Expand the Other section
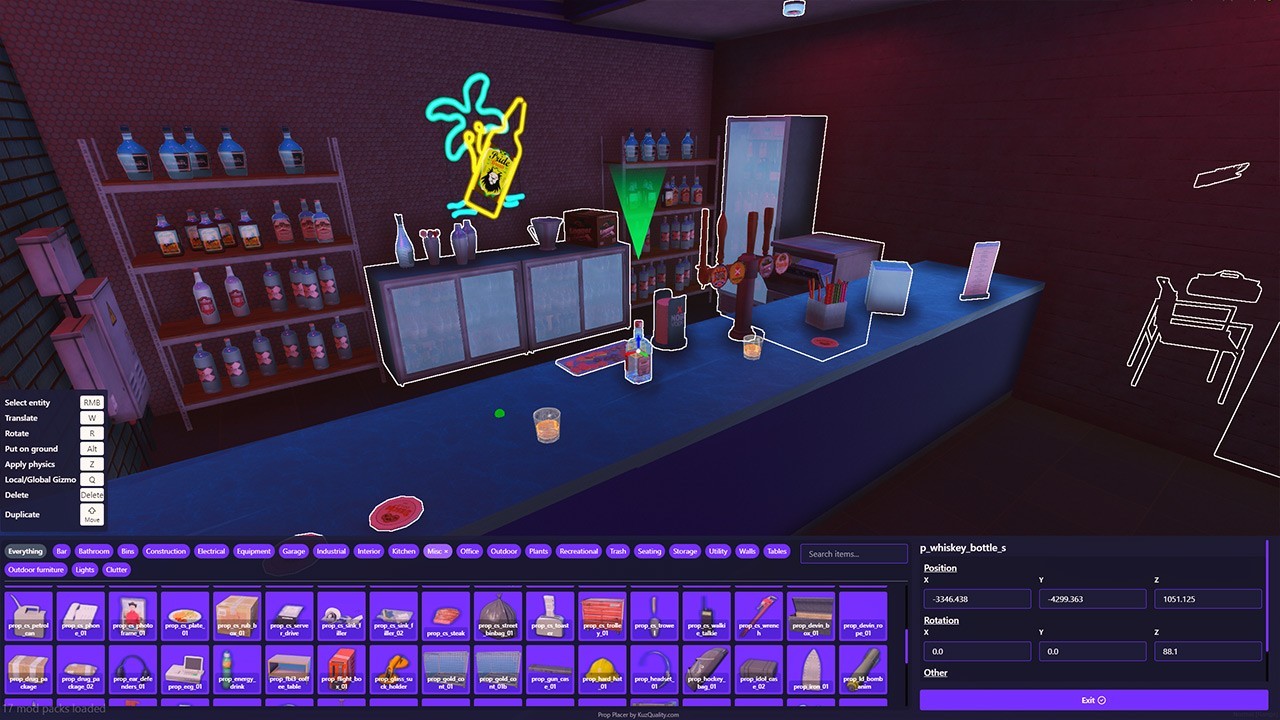The image size is (1280, 720). [x=935, y=672]
